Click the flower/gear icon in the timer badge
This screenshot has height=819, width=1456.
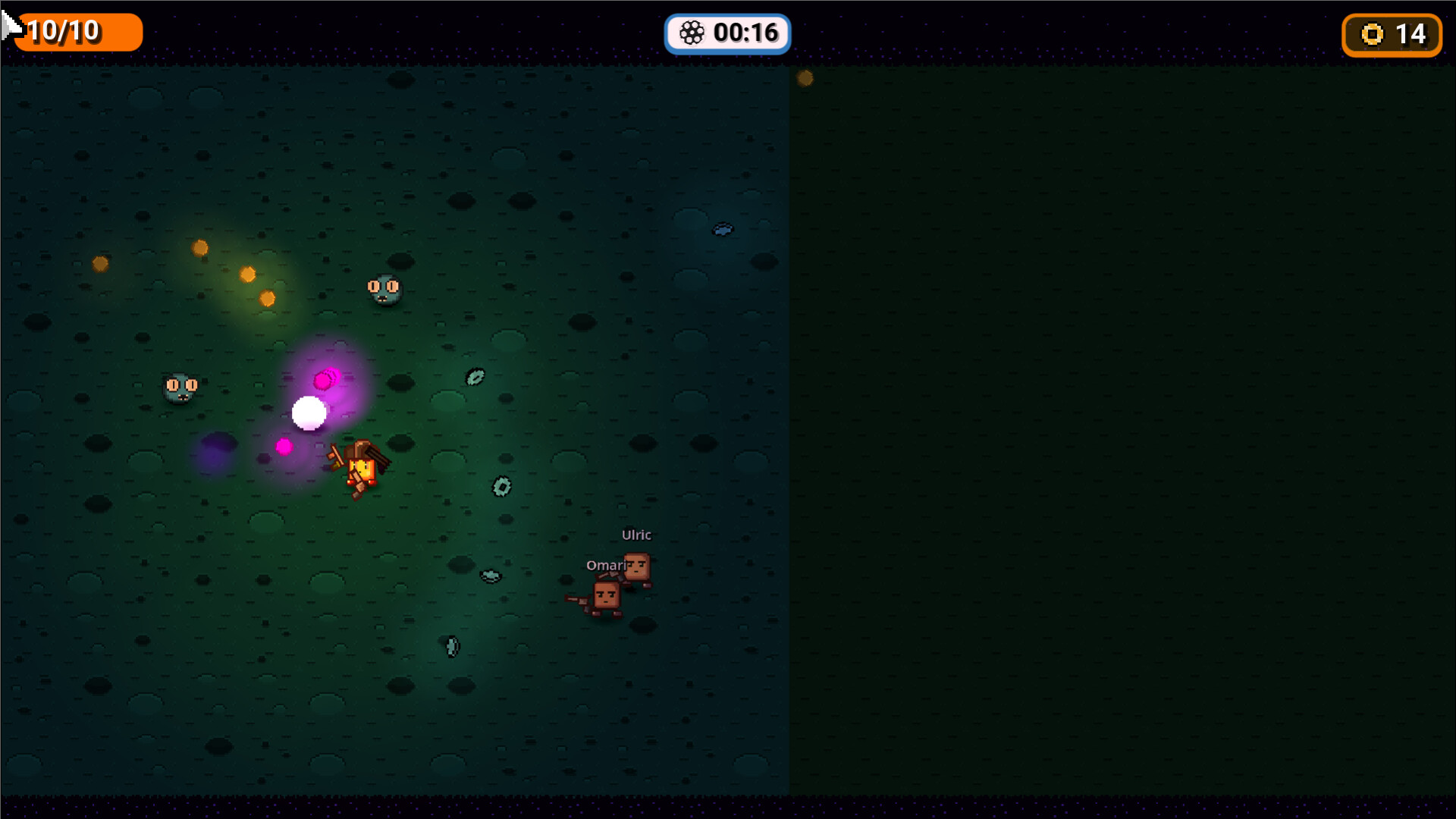pos(692,33)
